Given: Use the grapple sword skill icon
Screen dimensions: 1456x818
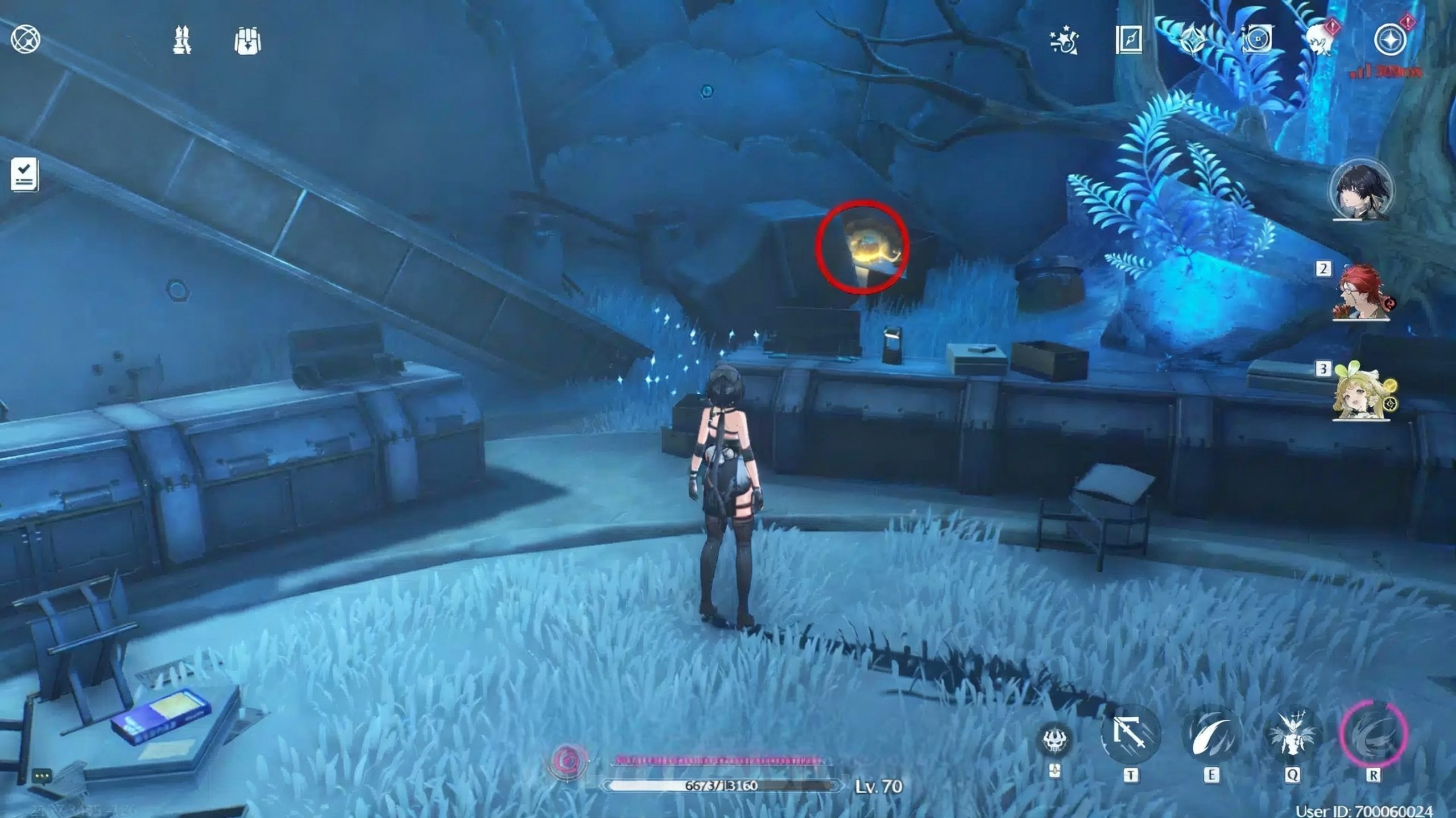Looking at the screenshot, I should coord(1130,734).
